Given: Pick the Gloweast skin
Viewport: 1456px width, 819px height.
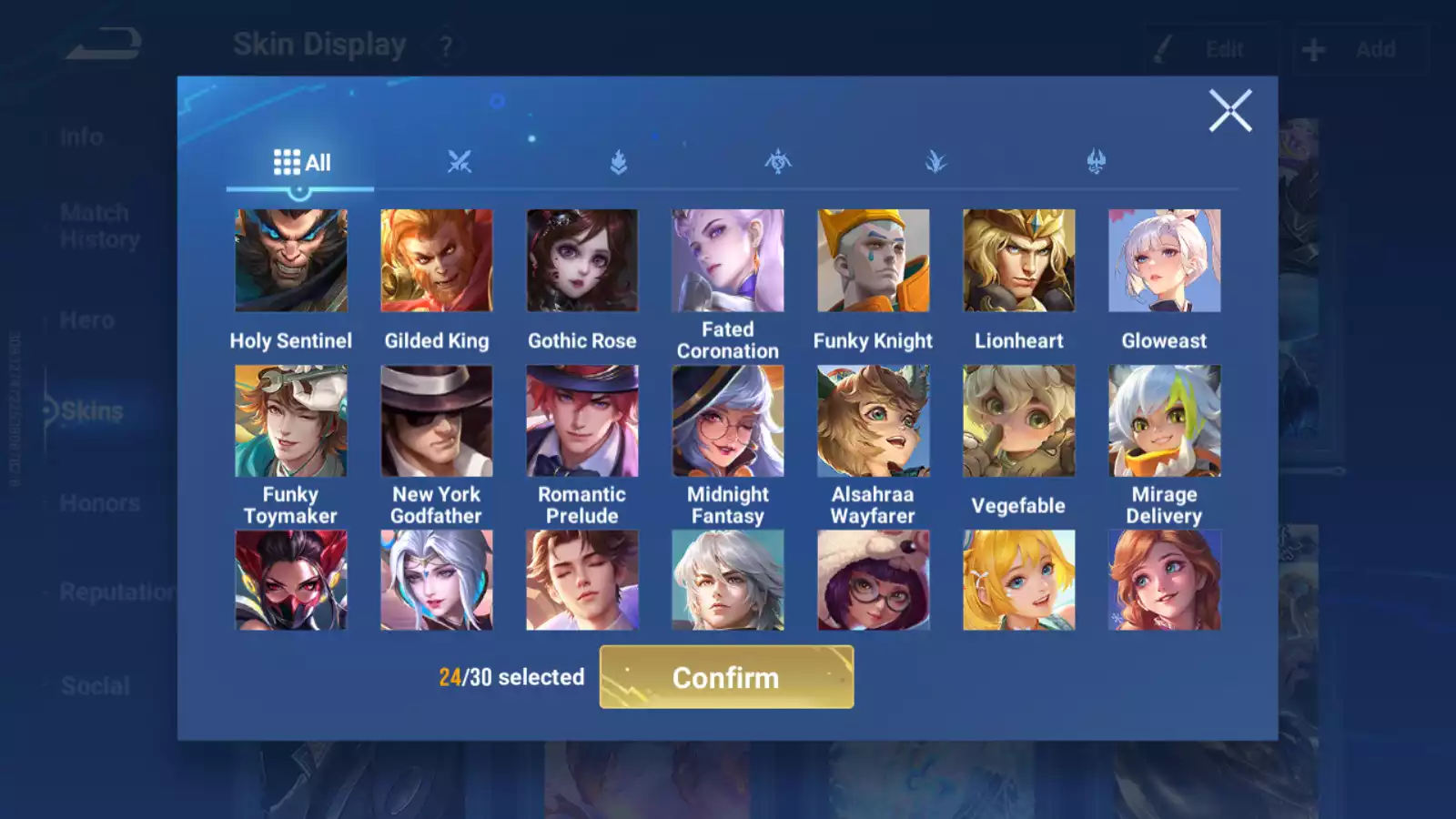Looking at the screenshot, I should (x=1165, y=261).
